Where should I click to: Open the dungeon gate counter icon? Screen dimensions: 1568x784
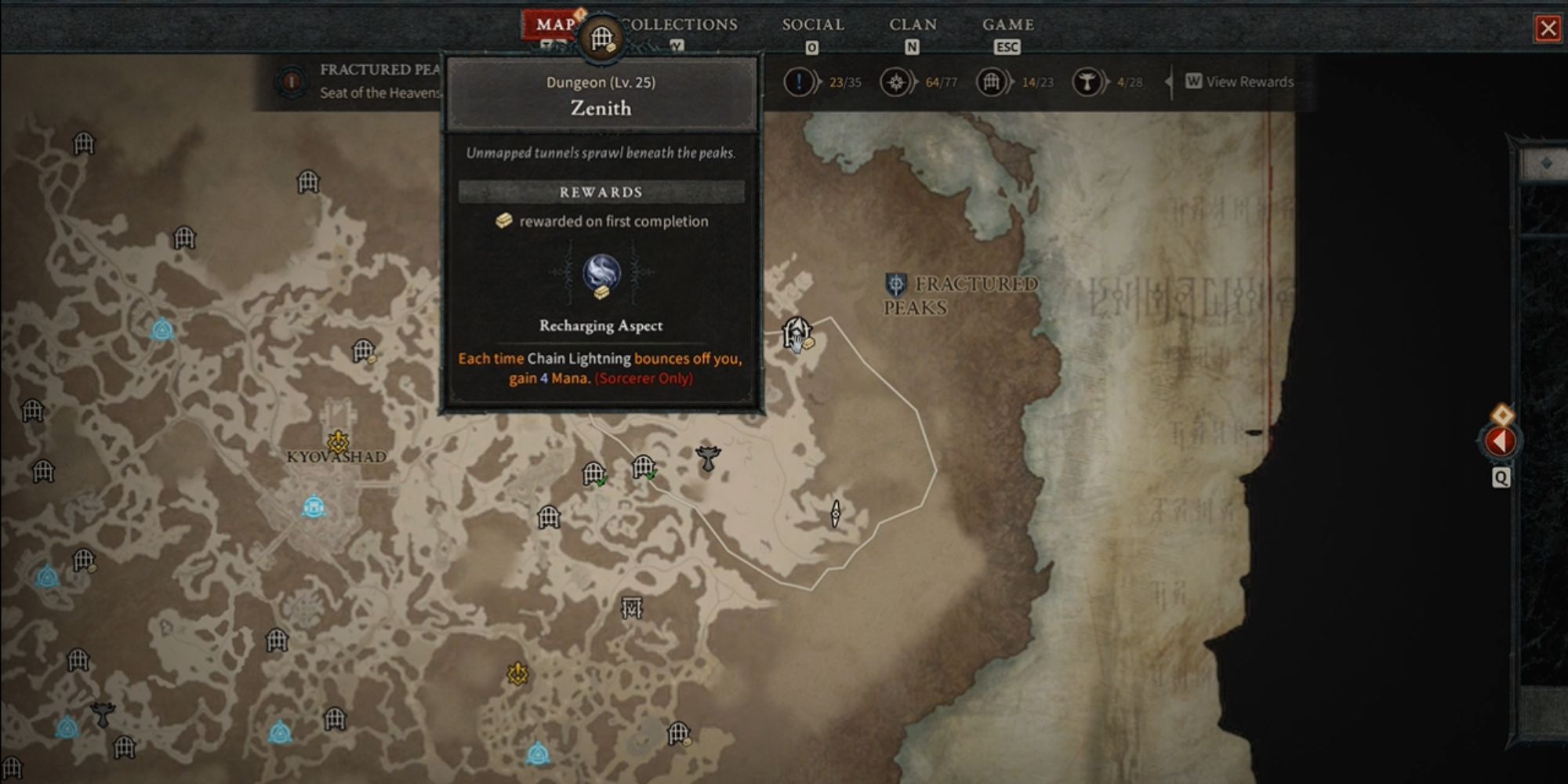[989, 81]
